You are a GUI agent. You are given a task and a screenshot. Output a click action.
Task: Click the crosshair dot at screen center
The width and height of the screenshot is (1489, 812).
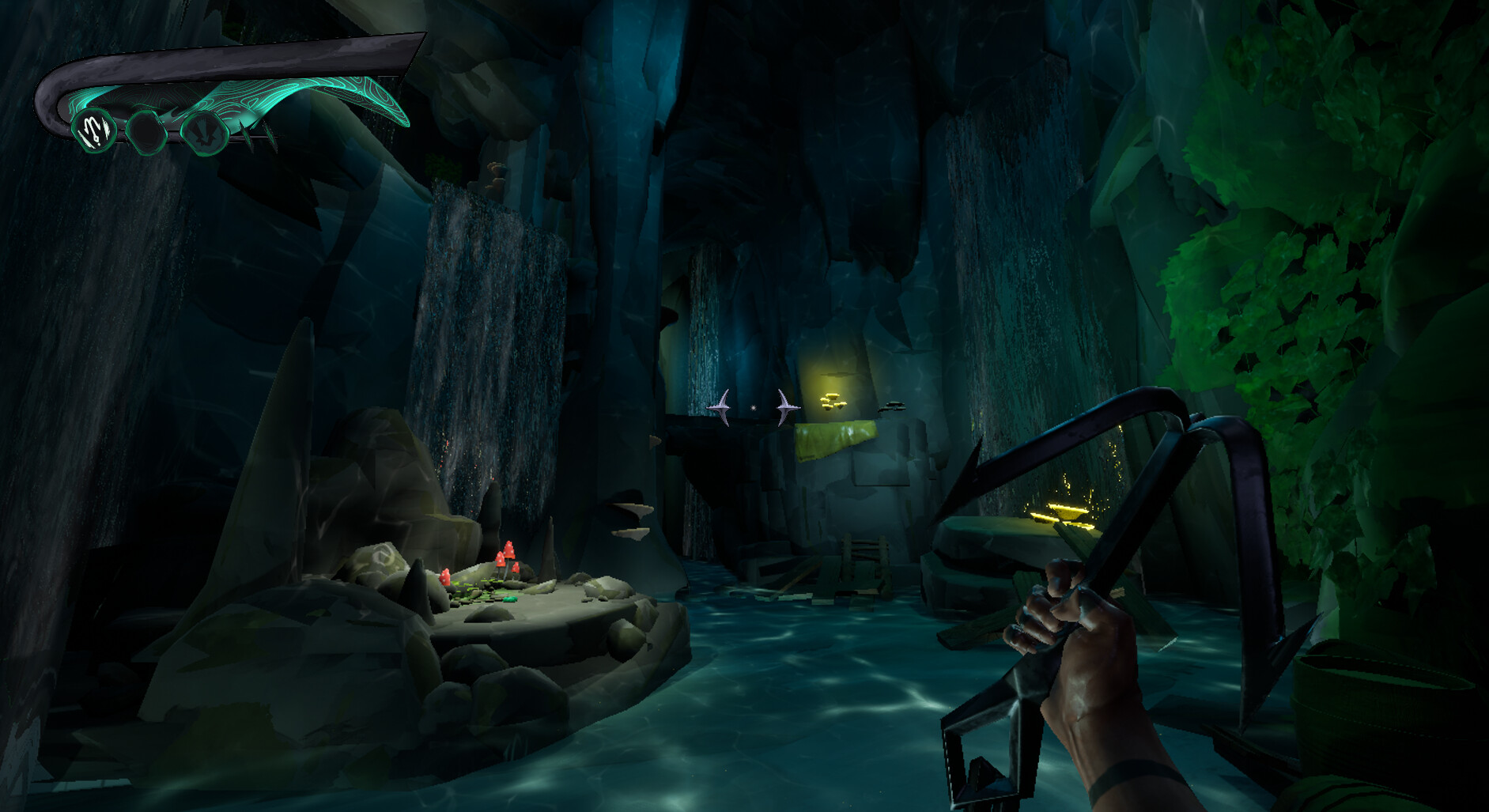point(752,407)
